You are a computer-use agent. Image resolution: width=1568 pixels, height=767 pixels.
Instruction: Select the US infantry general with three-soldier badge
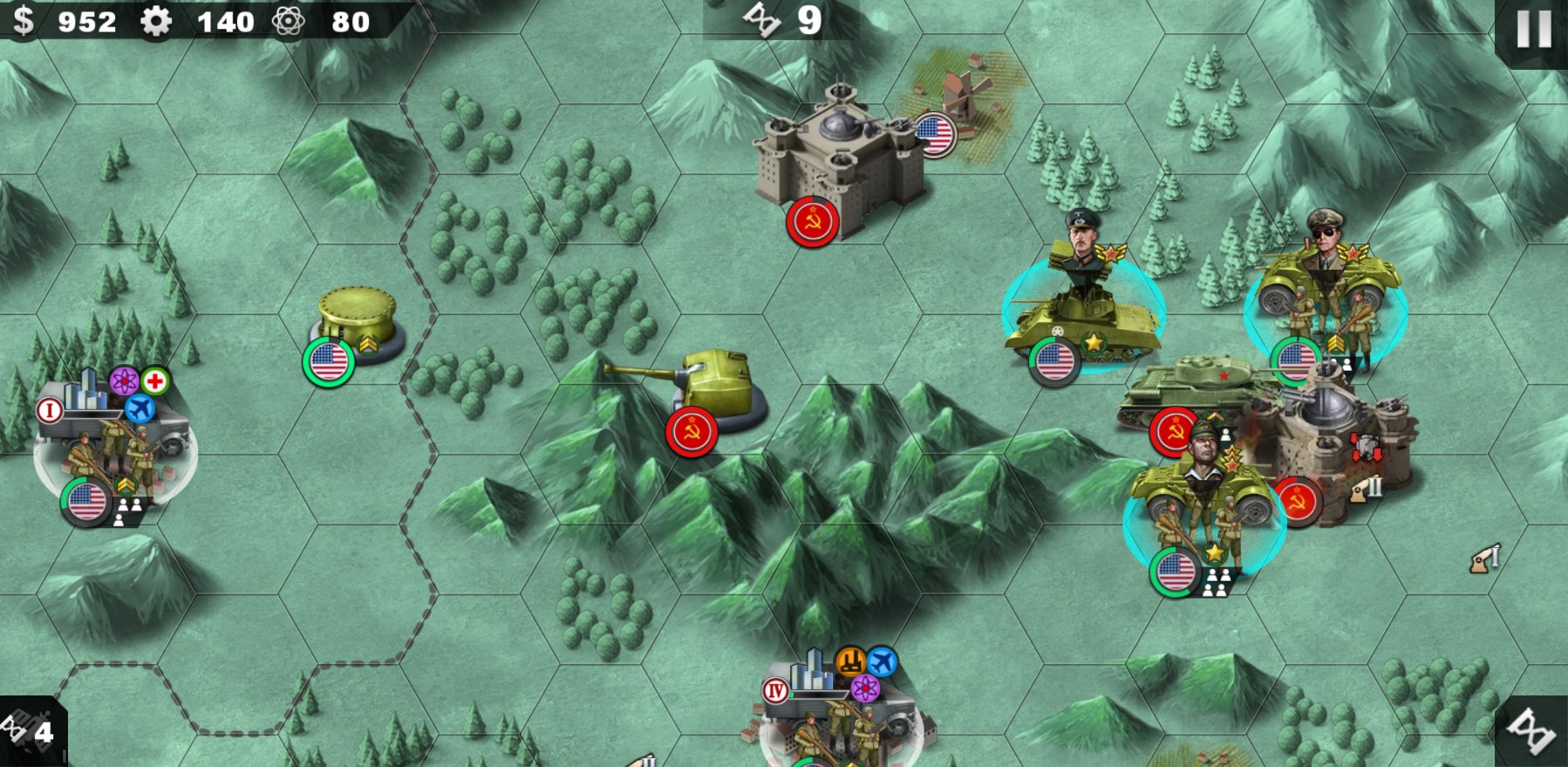point(1203,515)
